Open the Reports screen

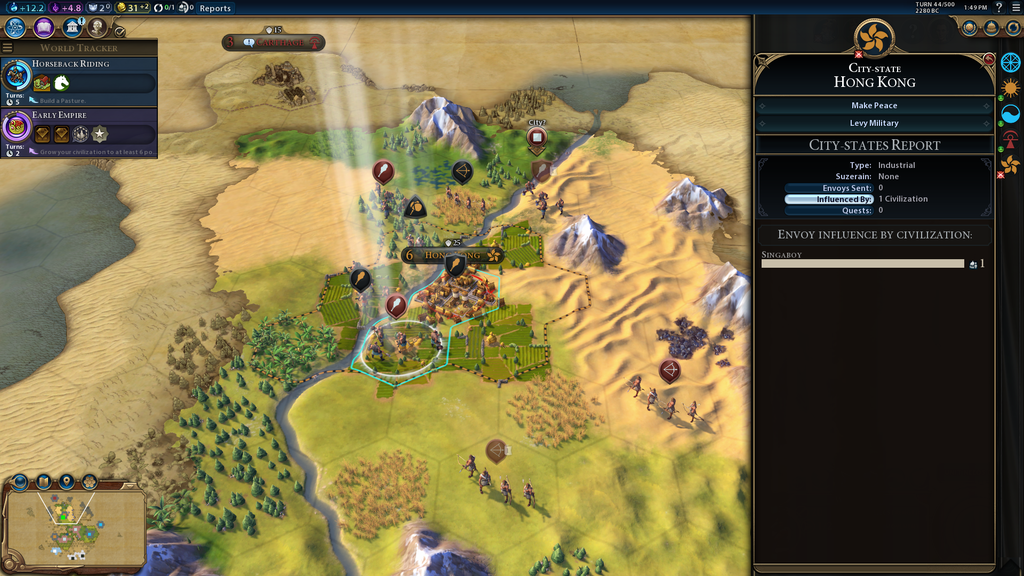click(x=215, y=8)
